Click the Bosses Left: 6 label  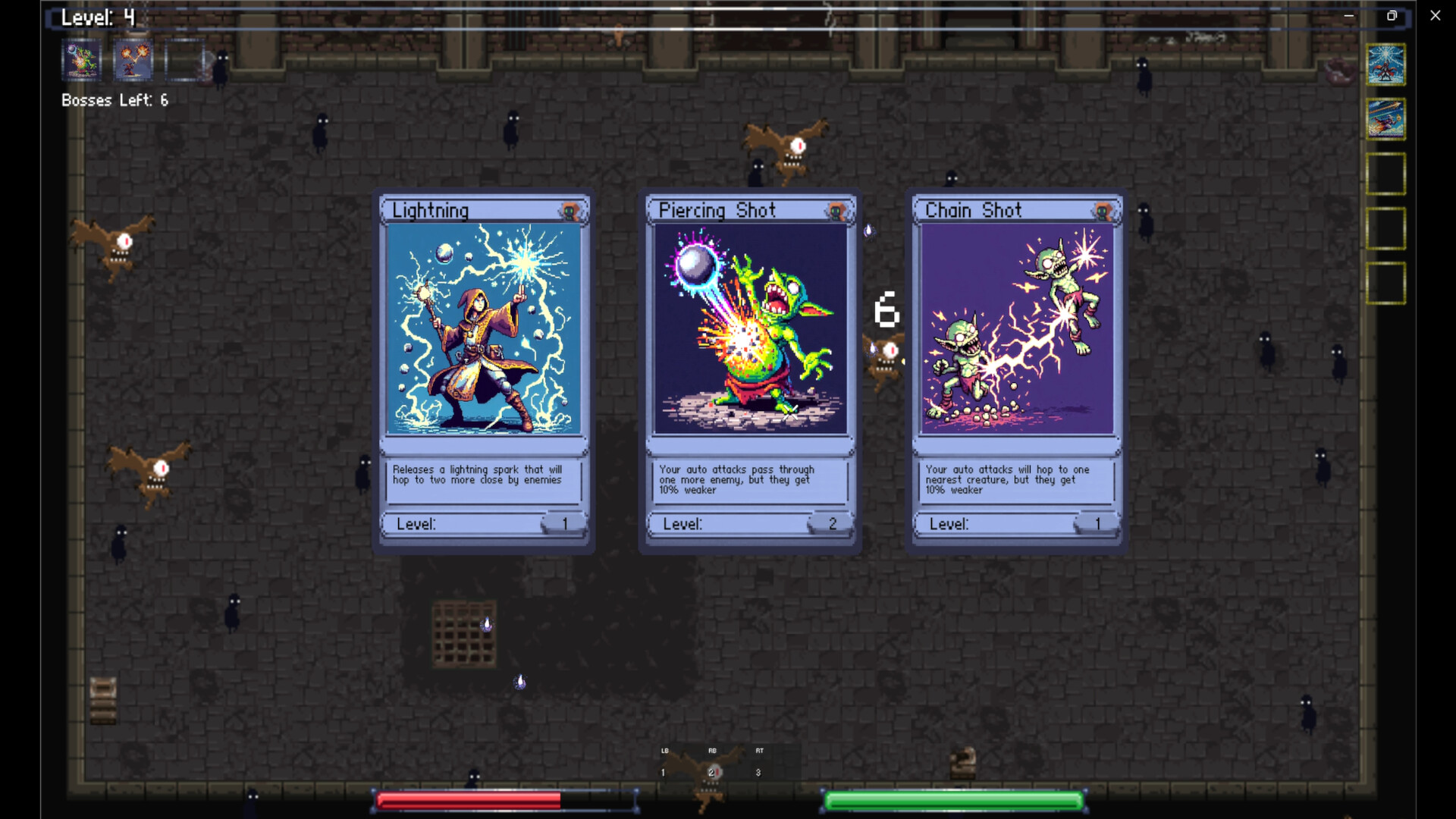[x=114, y=99]
